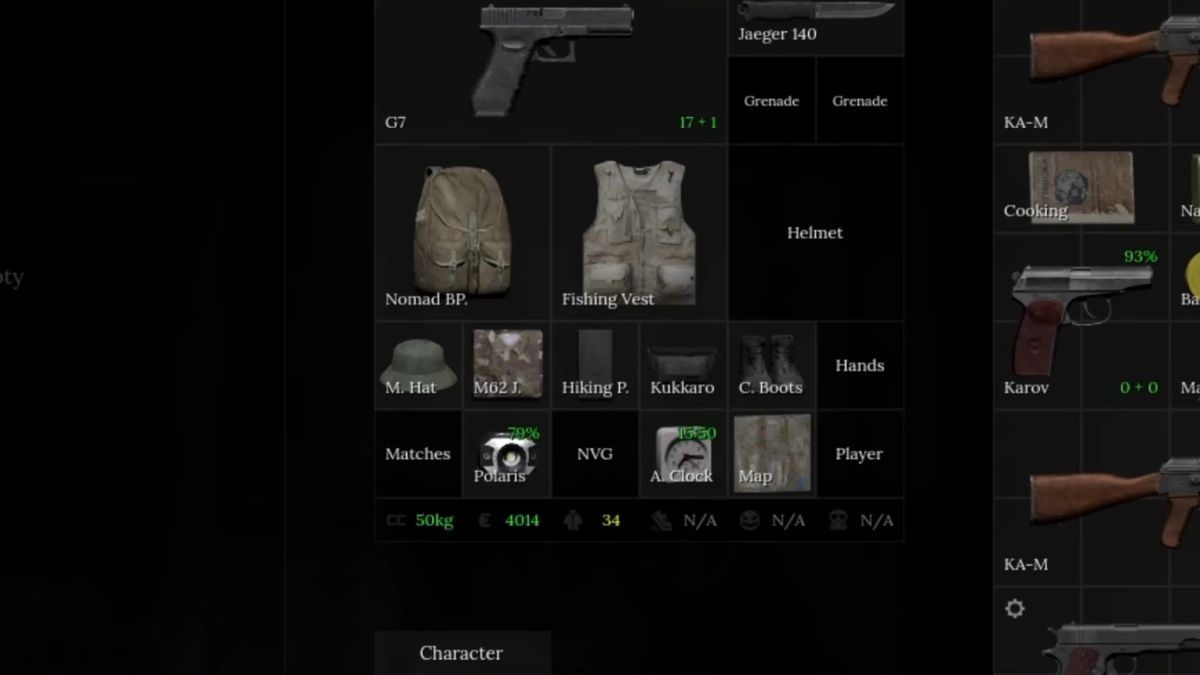Open the Map item slot
Screen dimensions: 1200x675
pyautogui.click(x=771, y=454)
